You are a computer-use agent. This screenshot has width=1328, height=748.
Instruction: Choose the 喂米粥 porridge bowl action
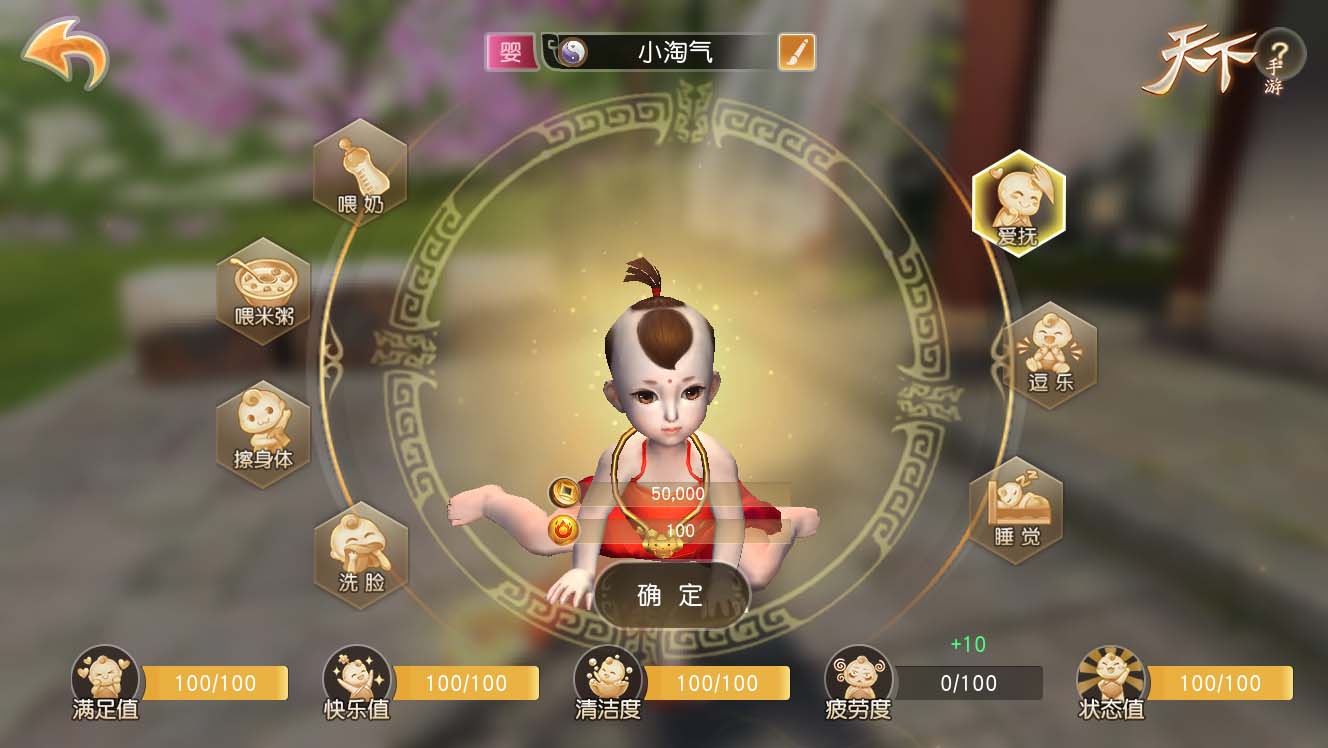(x=264, y=290)
